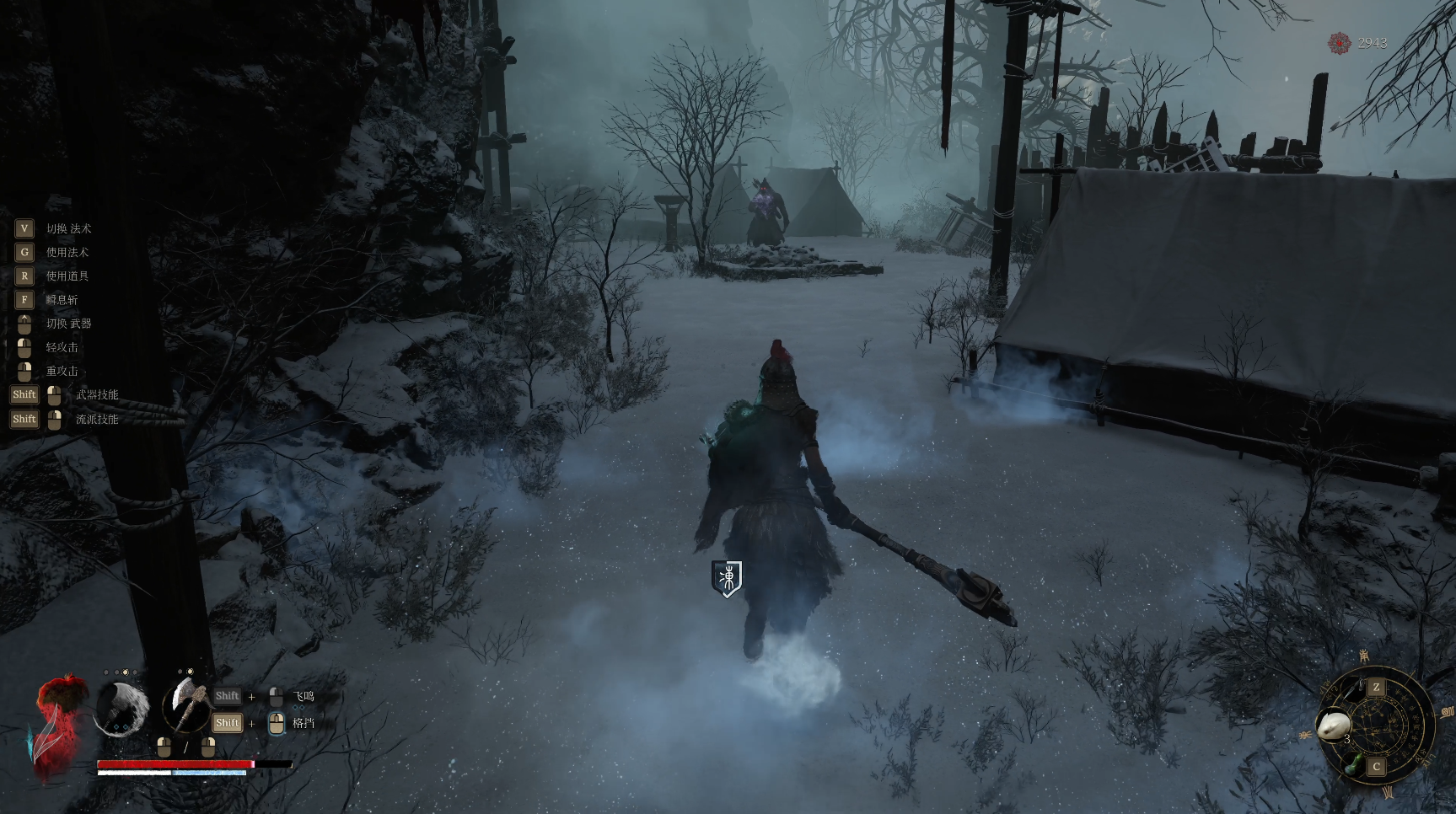This screenshot has width=1456, height=814.
Task: Select the white rabbit item slot
Action: tap(1335, 724)
